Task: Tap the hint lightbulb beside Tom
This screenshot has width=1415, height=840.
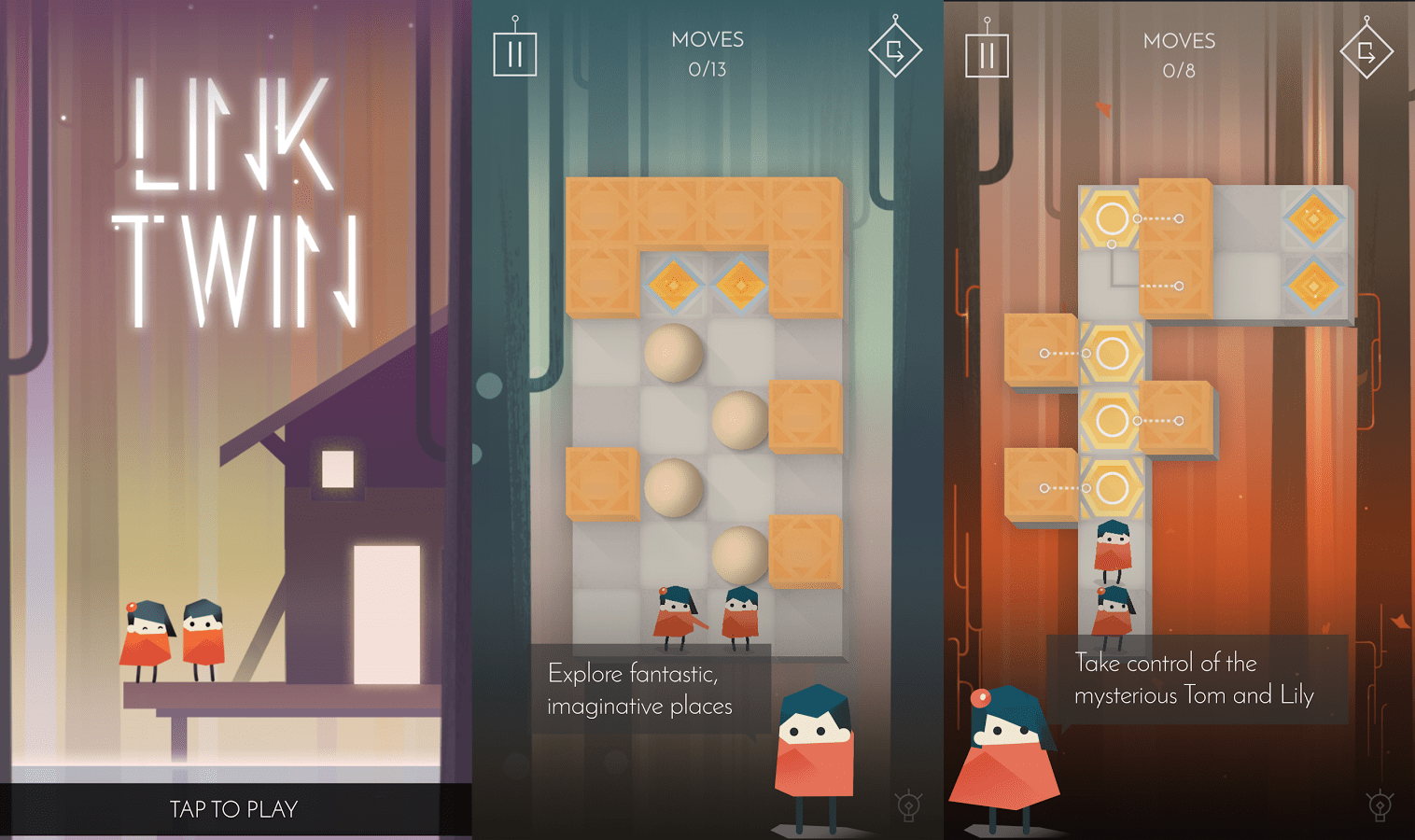Action: tap(910, 803)
